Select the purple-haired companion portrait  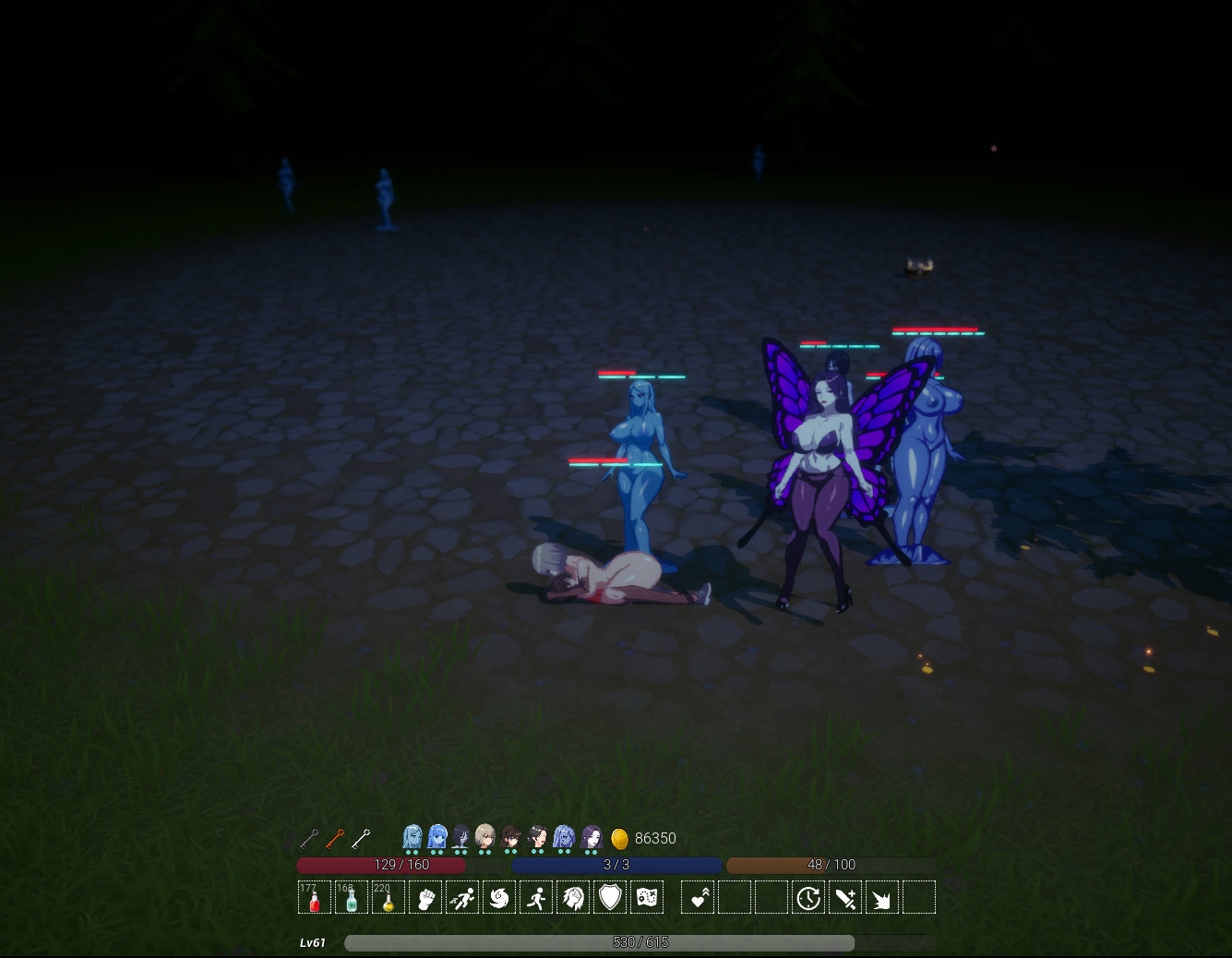coord(592,837)
